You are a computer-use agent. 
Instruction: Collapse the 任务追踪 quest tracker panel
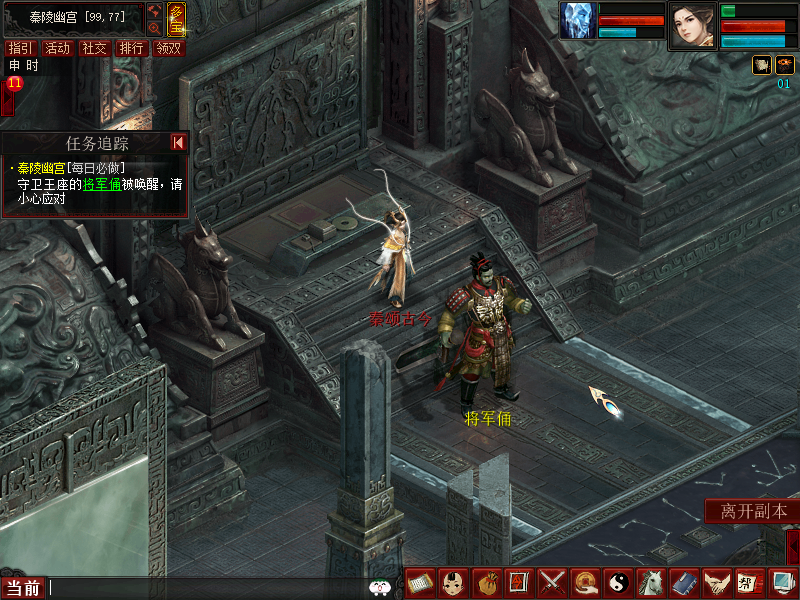tap(178, 143)
